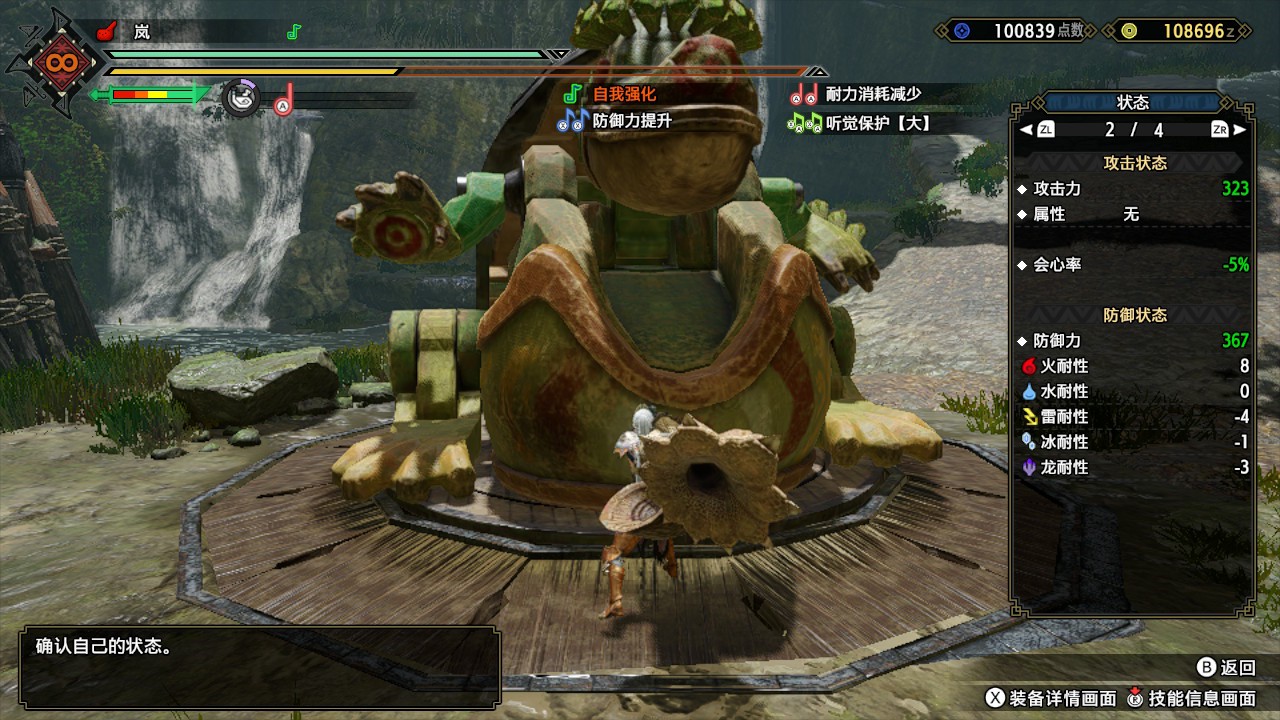Select the 火耐性 fire resistance row
This screenshot has height=720, width=1280.
point(1133,366)
